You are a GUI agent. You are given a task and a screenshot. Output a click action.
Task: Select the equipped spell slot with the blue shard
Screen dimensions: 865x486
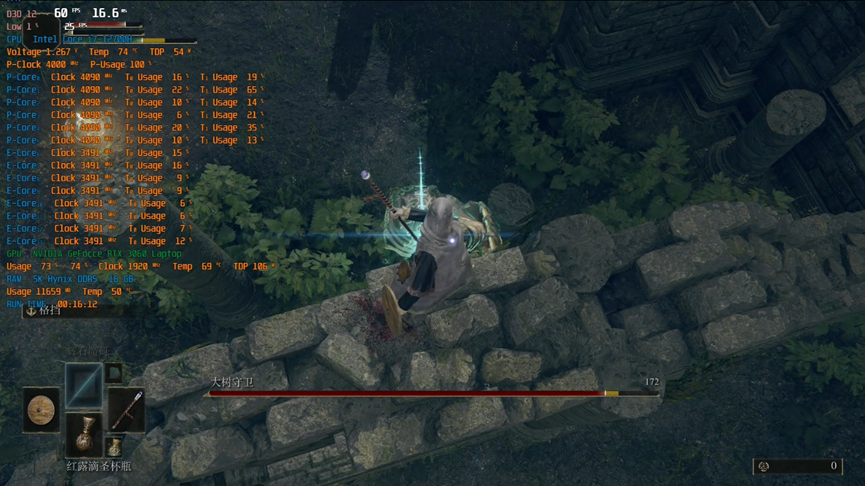click(84, 384)
